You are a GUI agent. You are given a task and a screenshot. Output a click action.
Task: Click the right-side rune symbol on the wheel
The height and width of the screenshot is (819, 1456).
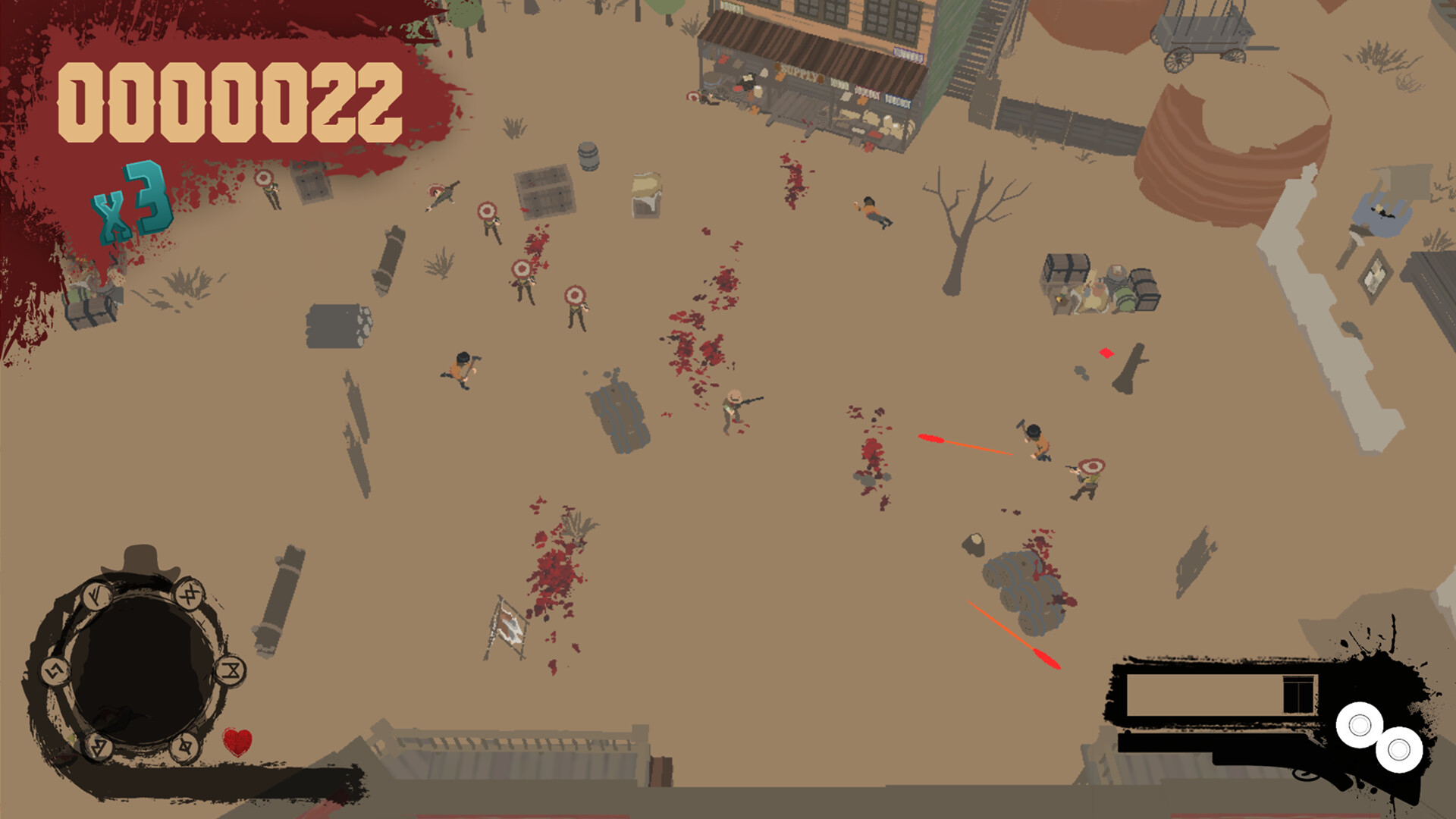tap(230, 672)
